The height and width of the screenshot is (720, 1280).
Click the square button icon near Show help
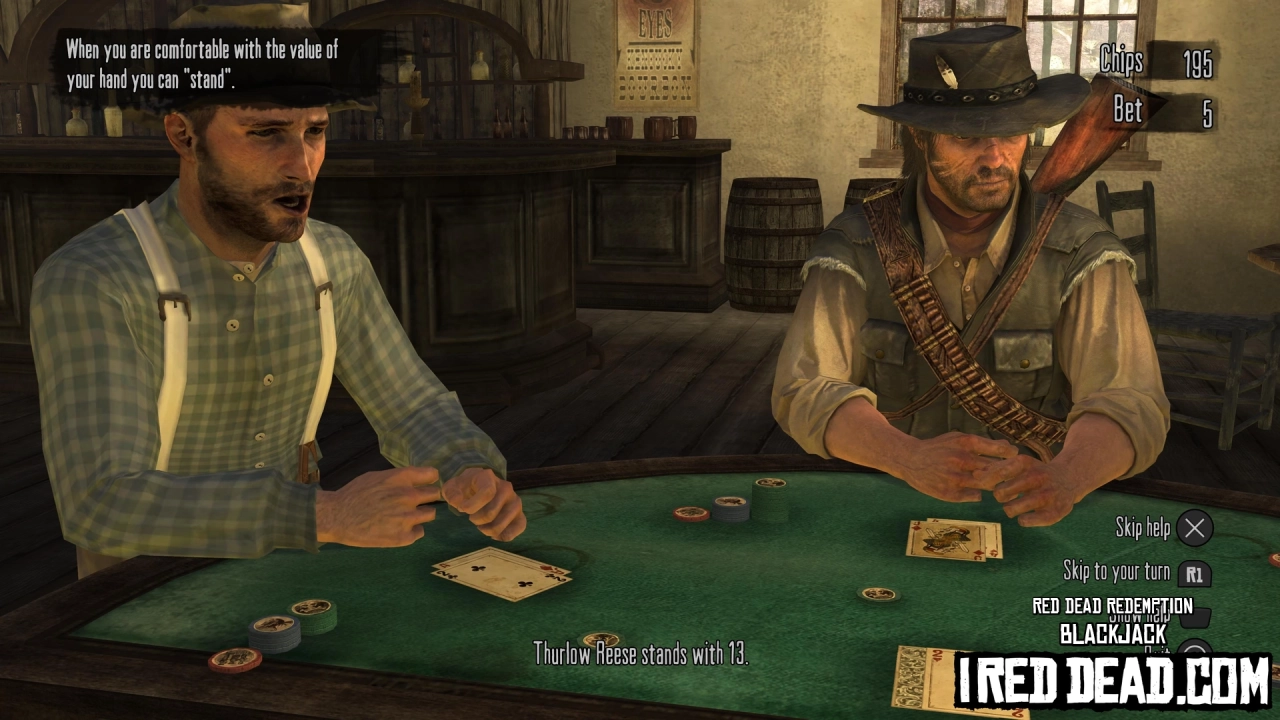pyautogui.click(x=1196, y=620)
